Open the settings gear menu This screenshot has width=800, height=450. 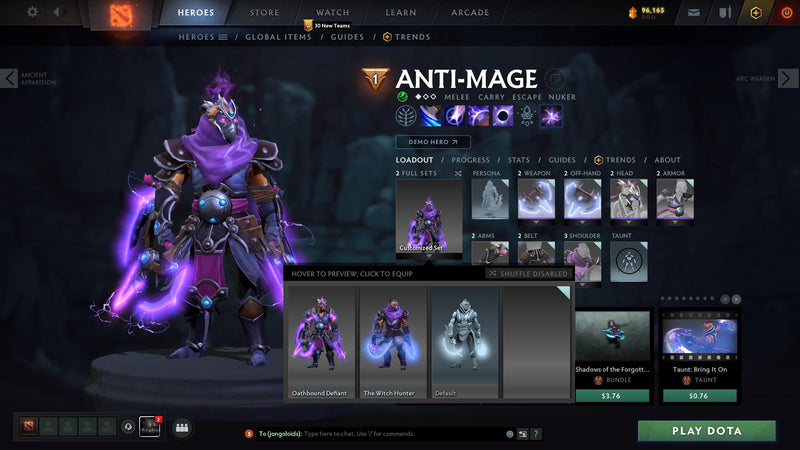[32, 12]
